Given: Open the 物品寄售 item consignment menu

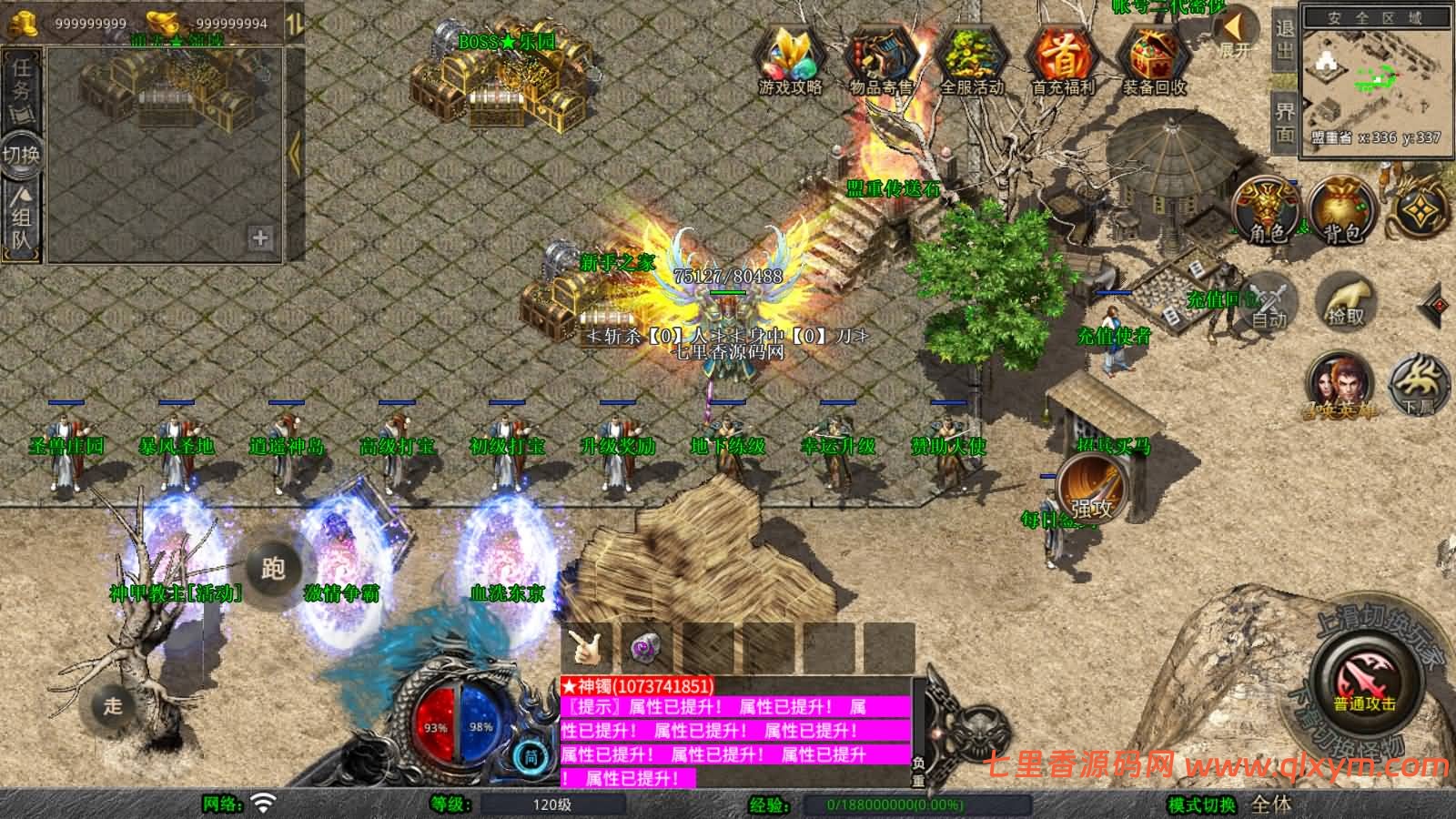Looking at the screenshot, I should point(881,61).
